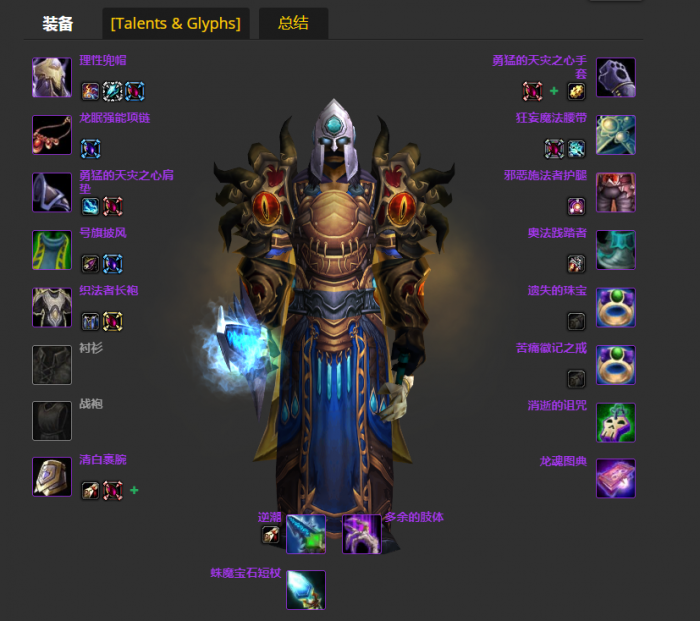
Task: Select the 织法者长袍 robe icon
Action: pos(51,307)
